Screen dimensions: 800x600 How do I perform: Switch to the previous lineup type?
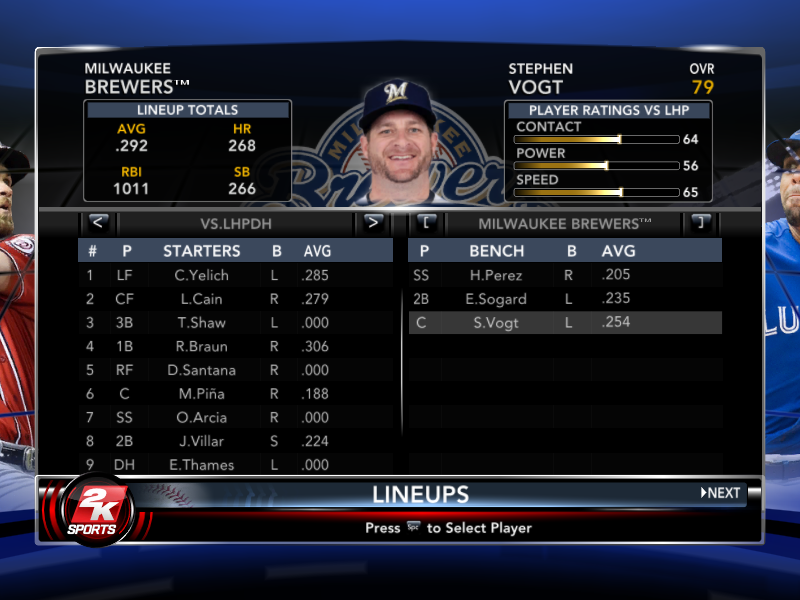pos(98,222)
